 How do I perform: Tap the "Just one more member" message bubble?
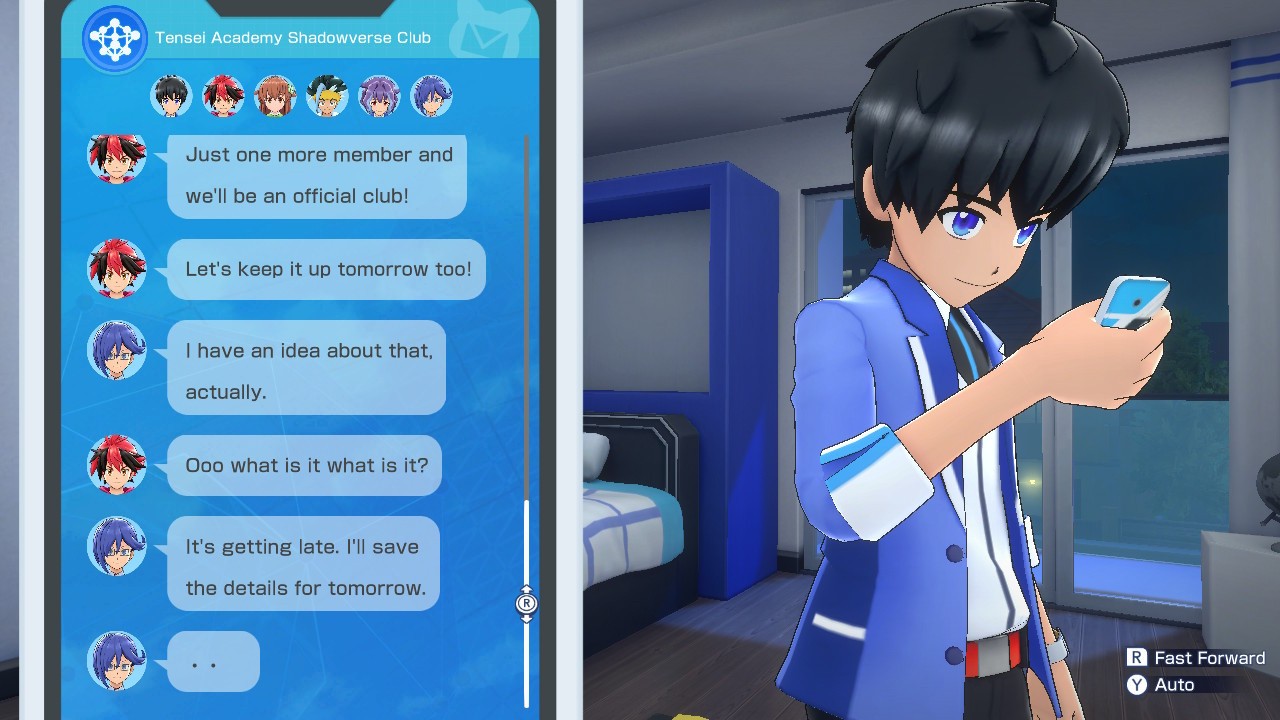(317, 175)
